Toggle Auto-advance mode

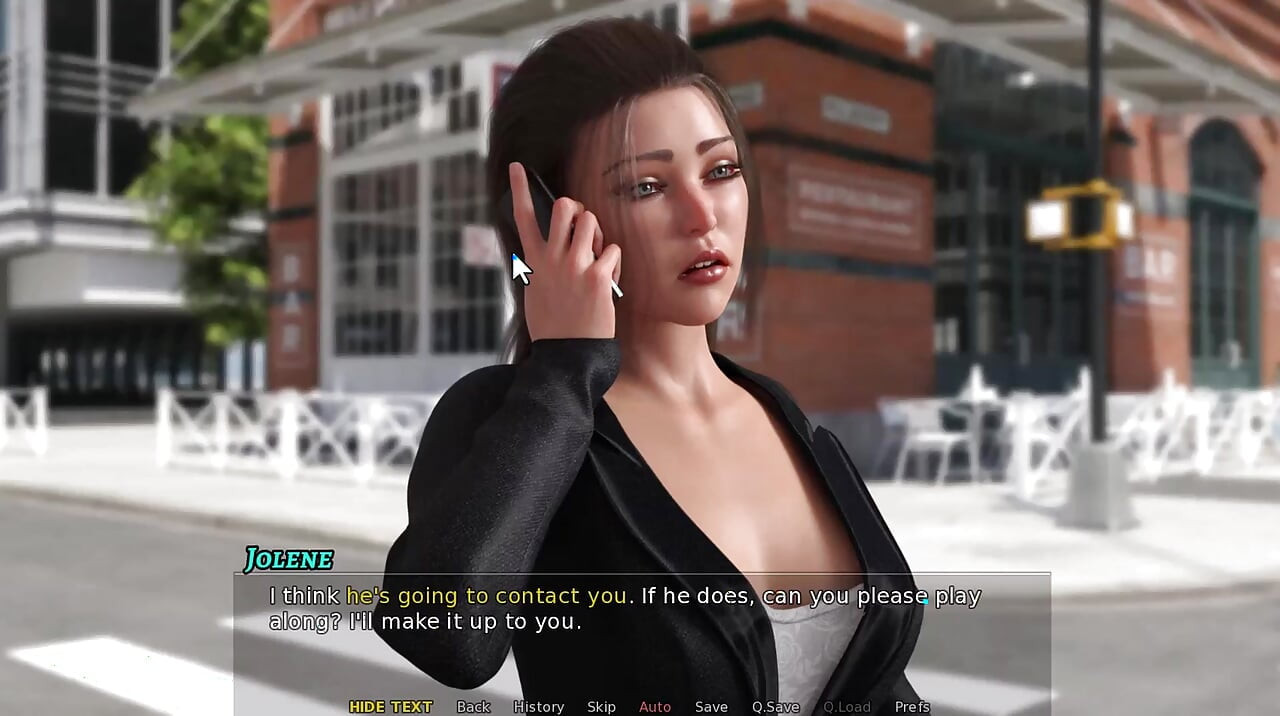(x=655, y=707)
